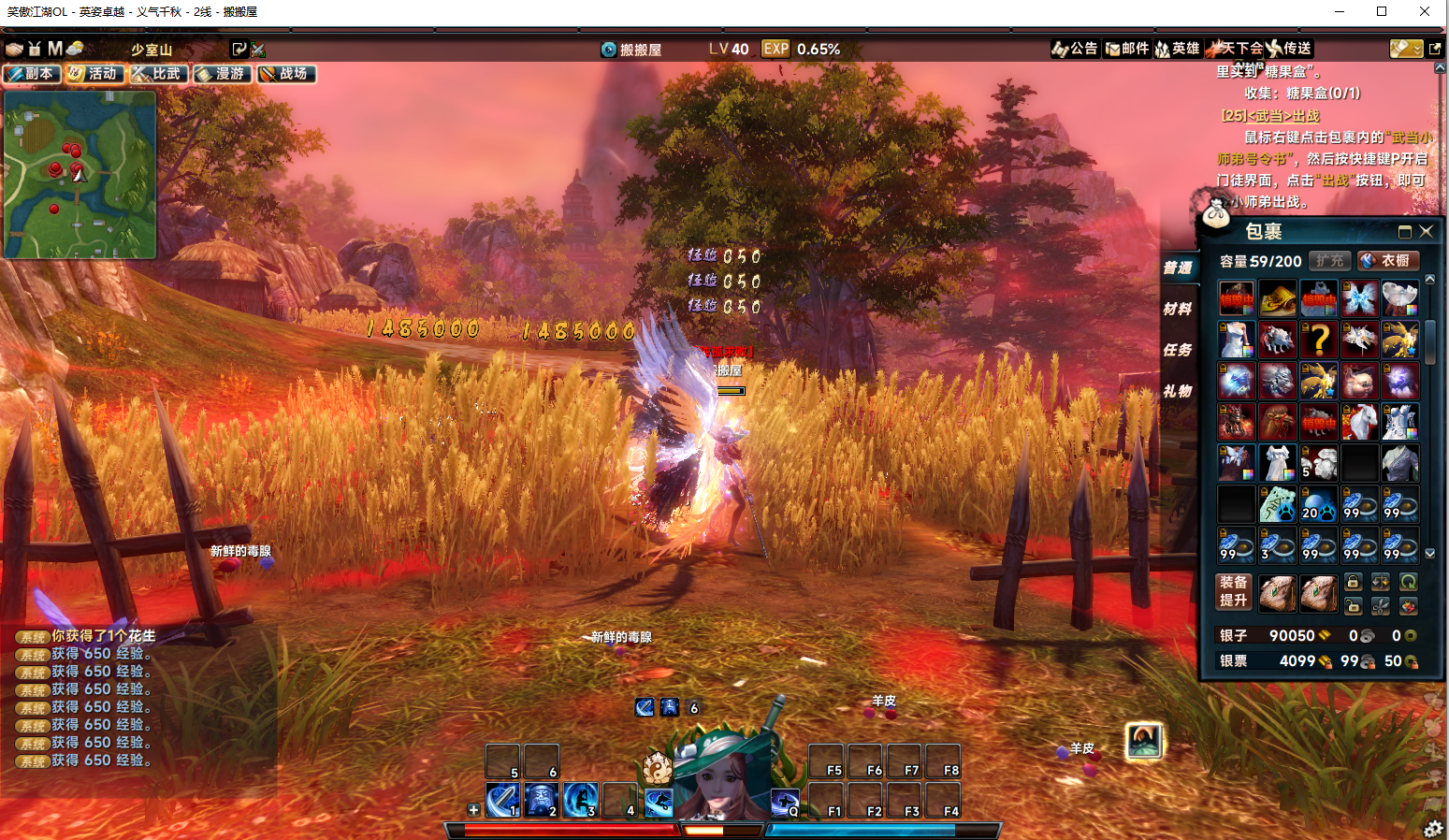
Task: Open the 活动 events menu
Action: click(x=94, y=74)
